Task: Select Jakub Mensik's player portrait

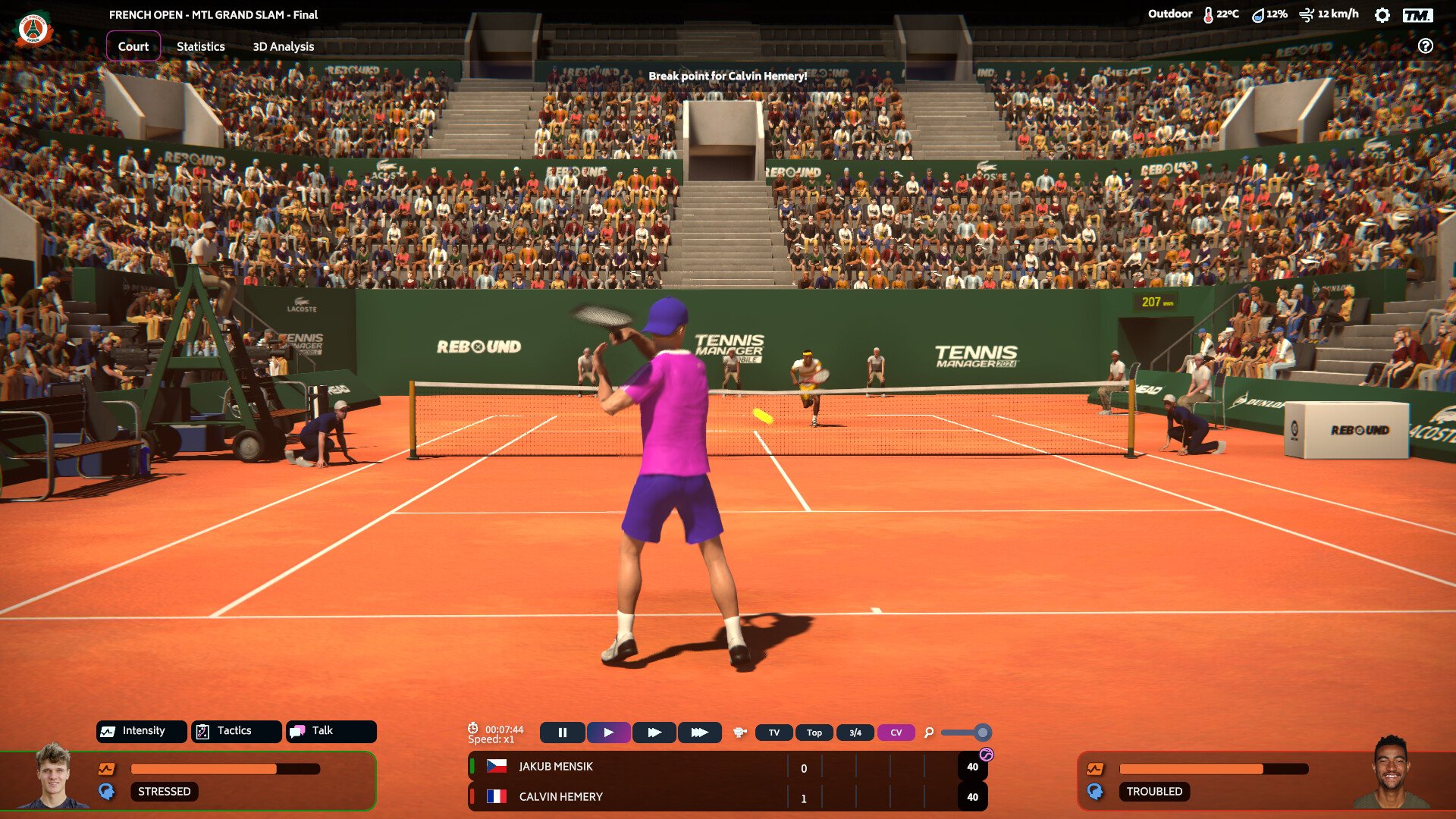Action: click(x=53, y=777)
